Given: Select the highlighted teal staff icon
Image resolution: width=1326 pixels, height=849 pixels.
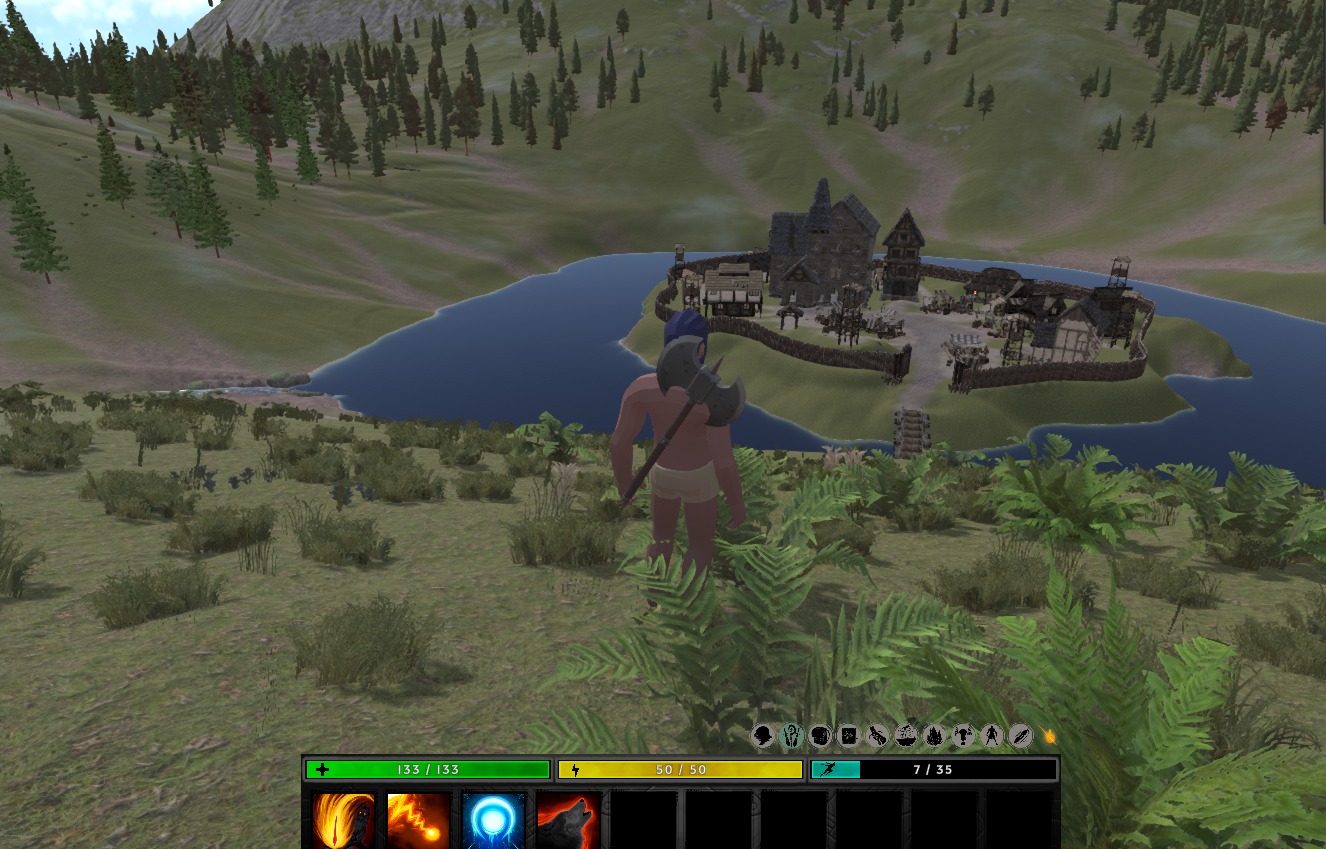Looking at the screenshot, I should pos(791,736).
